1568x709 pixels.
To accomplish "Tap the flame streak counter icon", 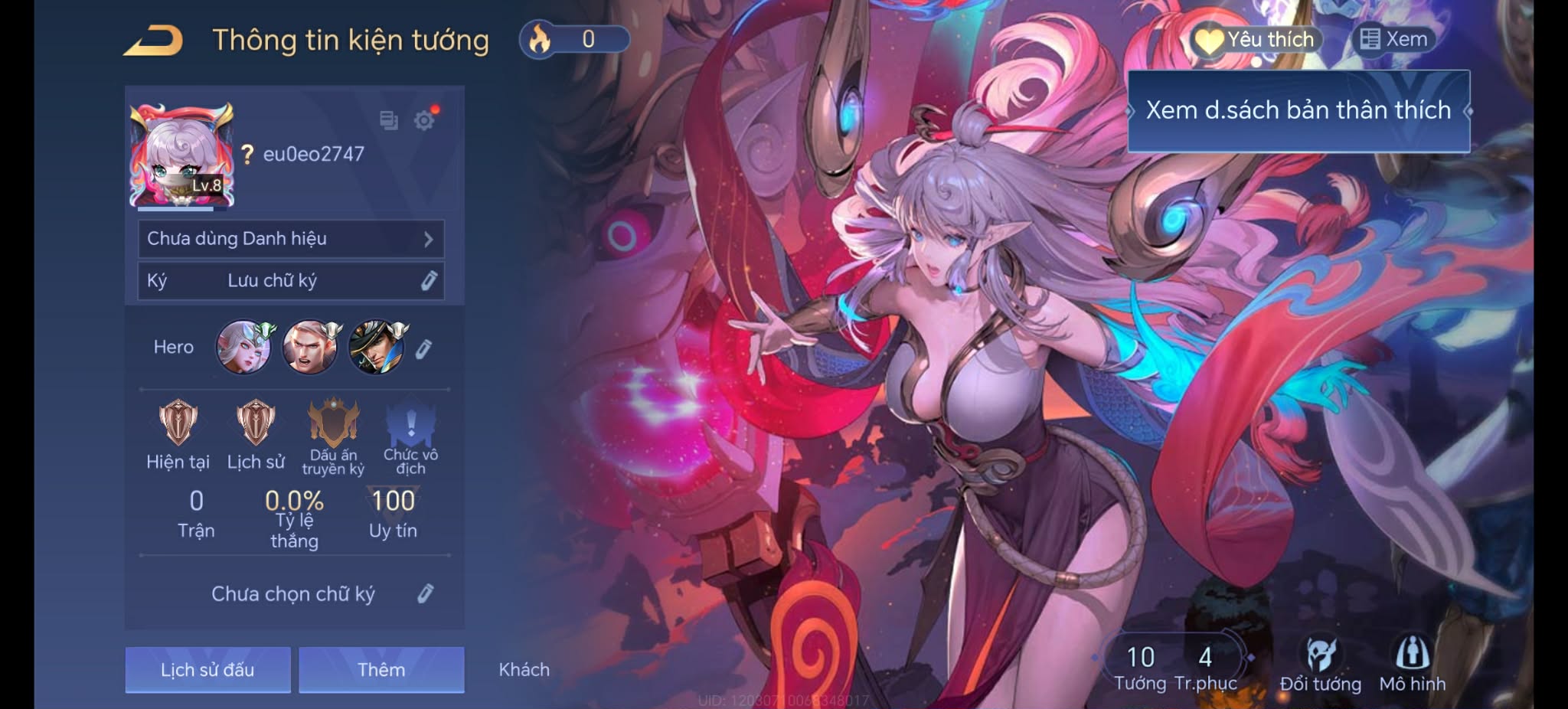I will pos(541,39).
